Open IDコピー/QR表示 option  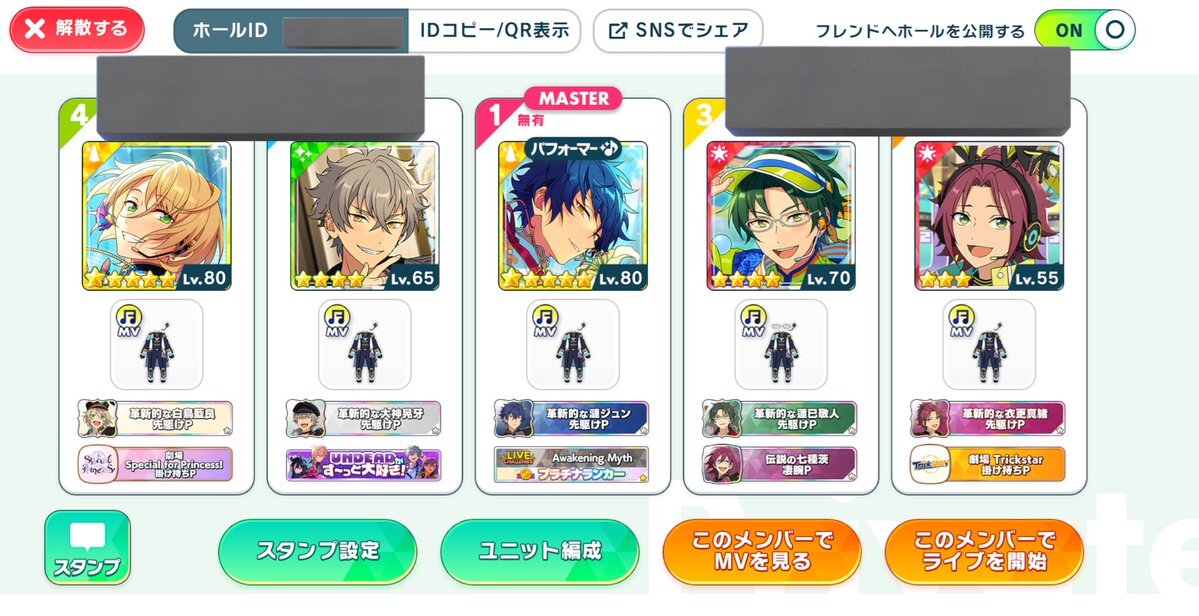494,30
